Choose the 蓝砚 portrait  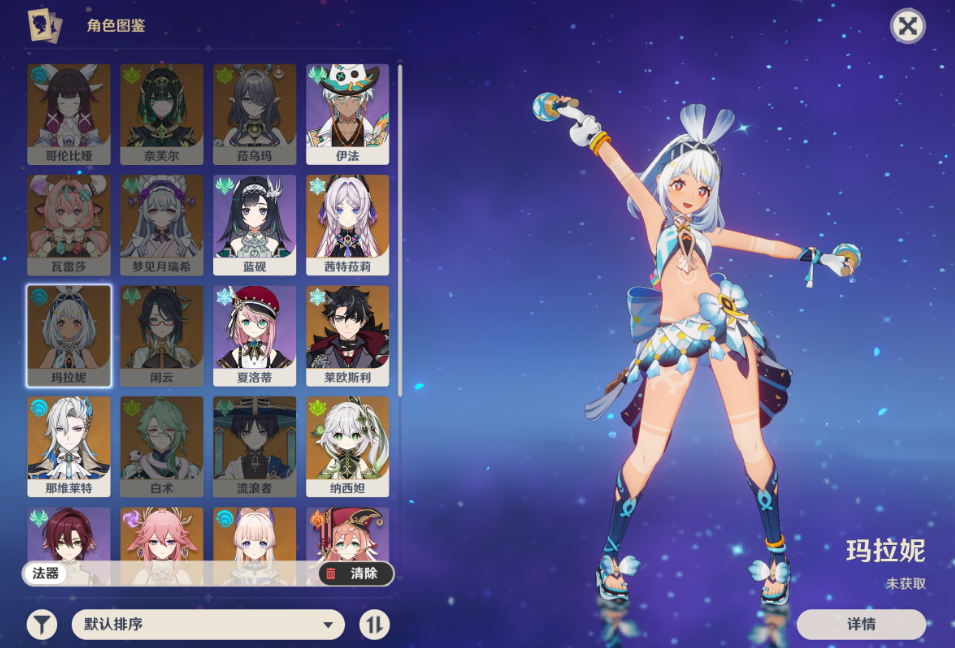(x=254, y=225)
